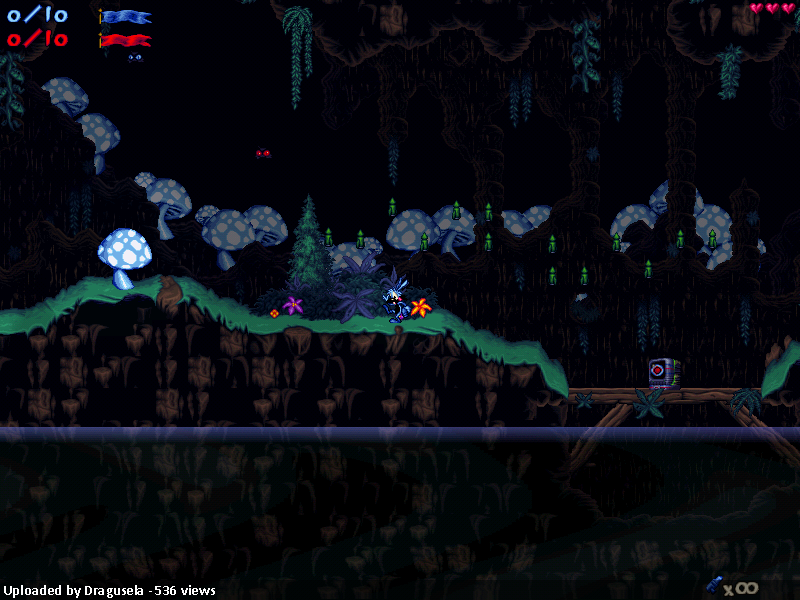800x600 pixels.
Task: Select the blaster weapon icon
Action: (714, 585)
